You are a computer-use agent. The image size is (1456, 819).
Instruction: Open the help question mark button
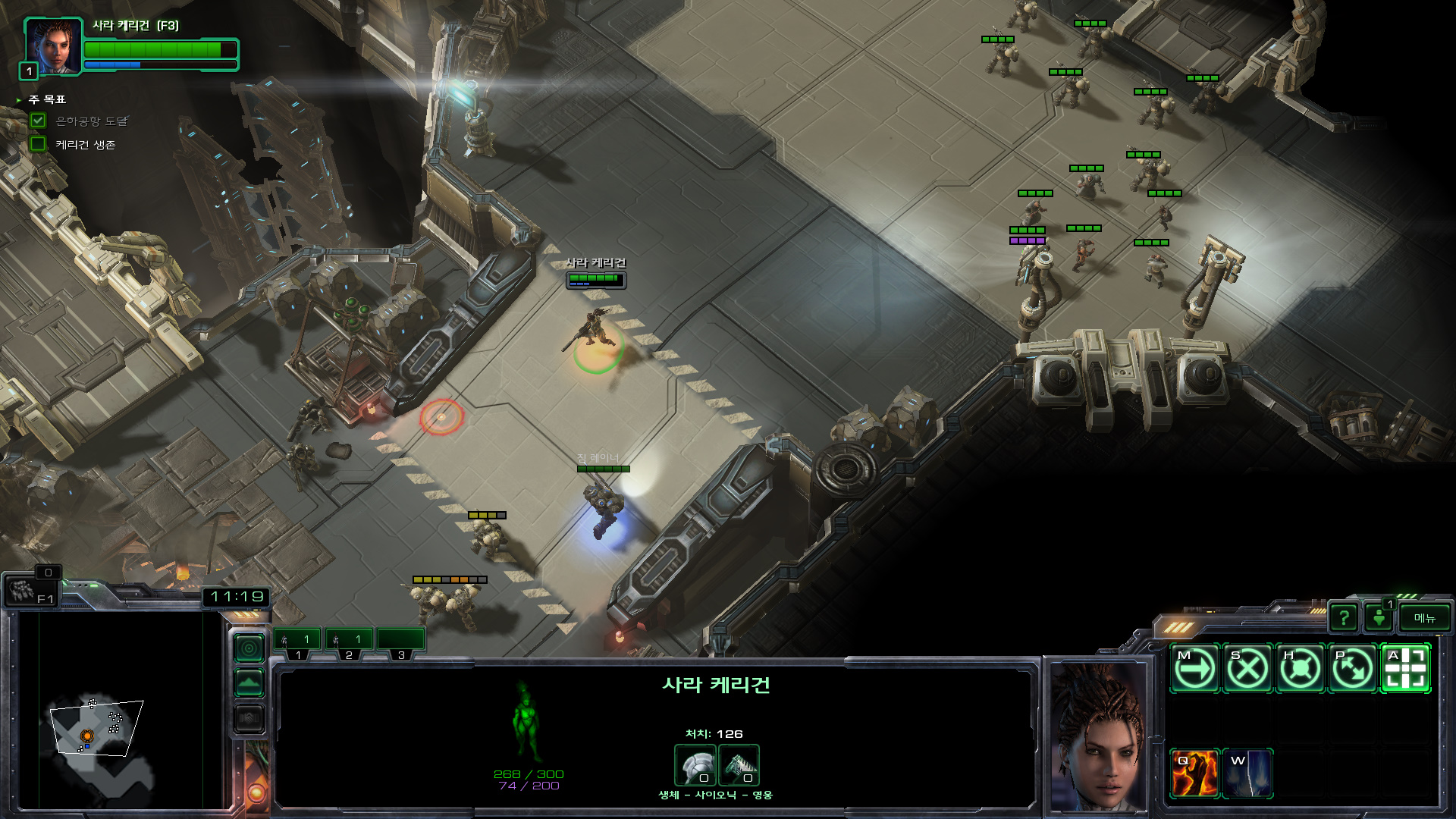[1344, 618]
